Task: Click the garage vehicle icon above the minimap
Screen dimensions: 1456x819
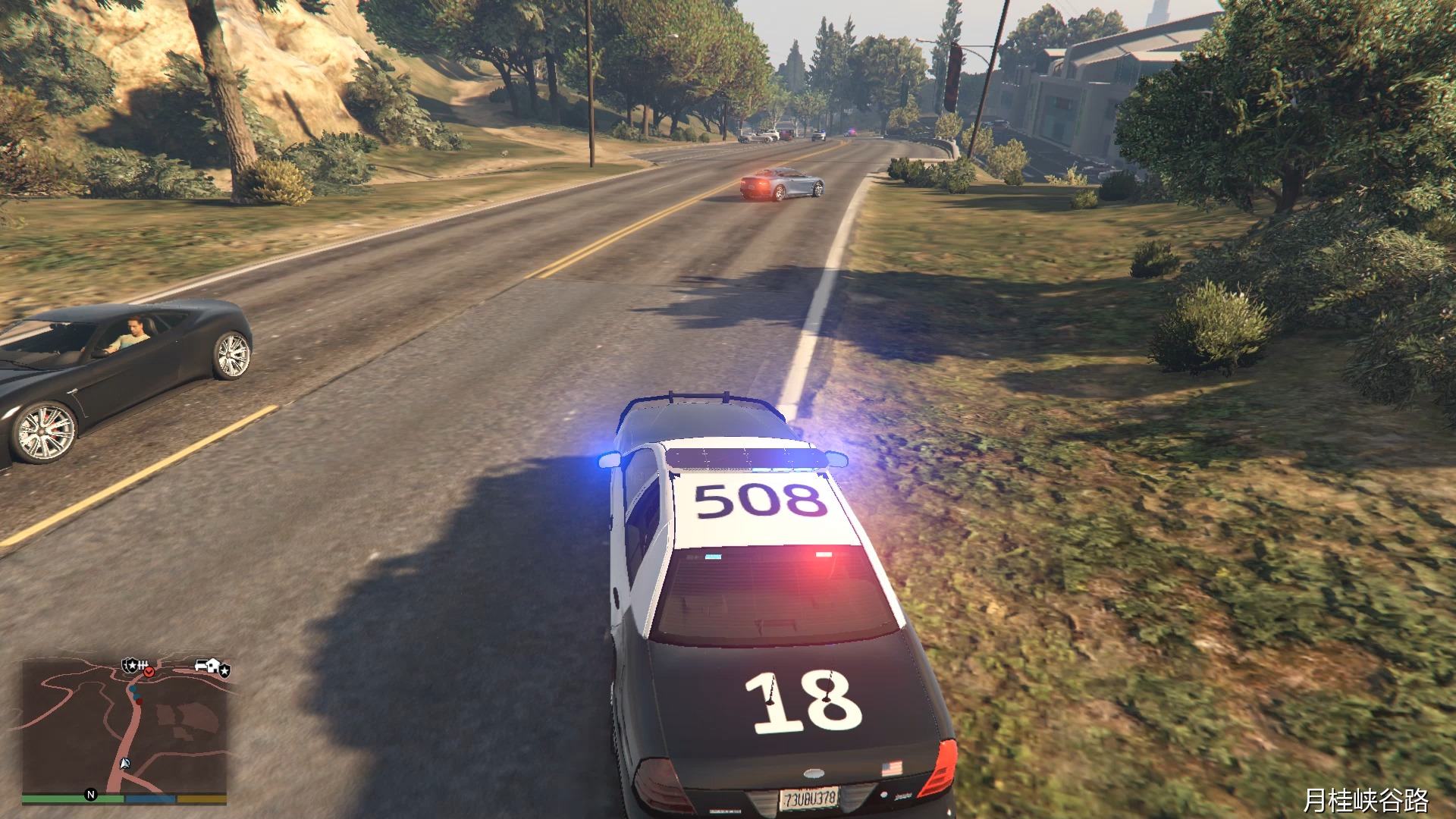Action: point(201,664)
